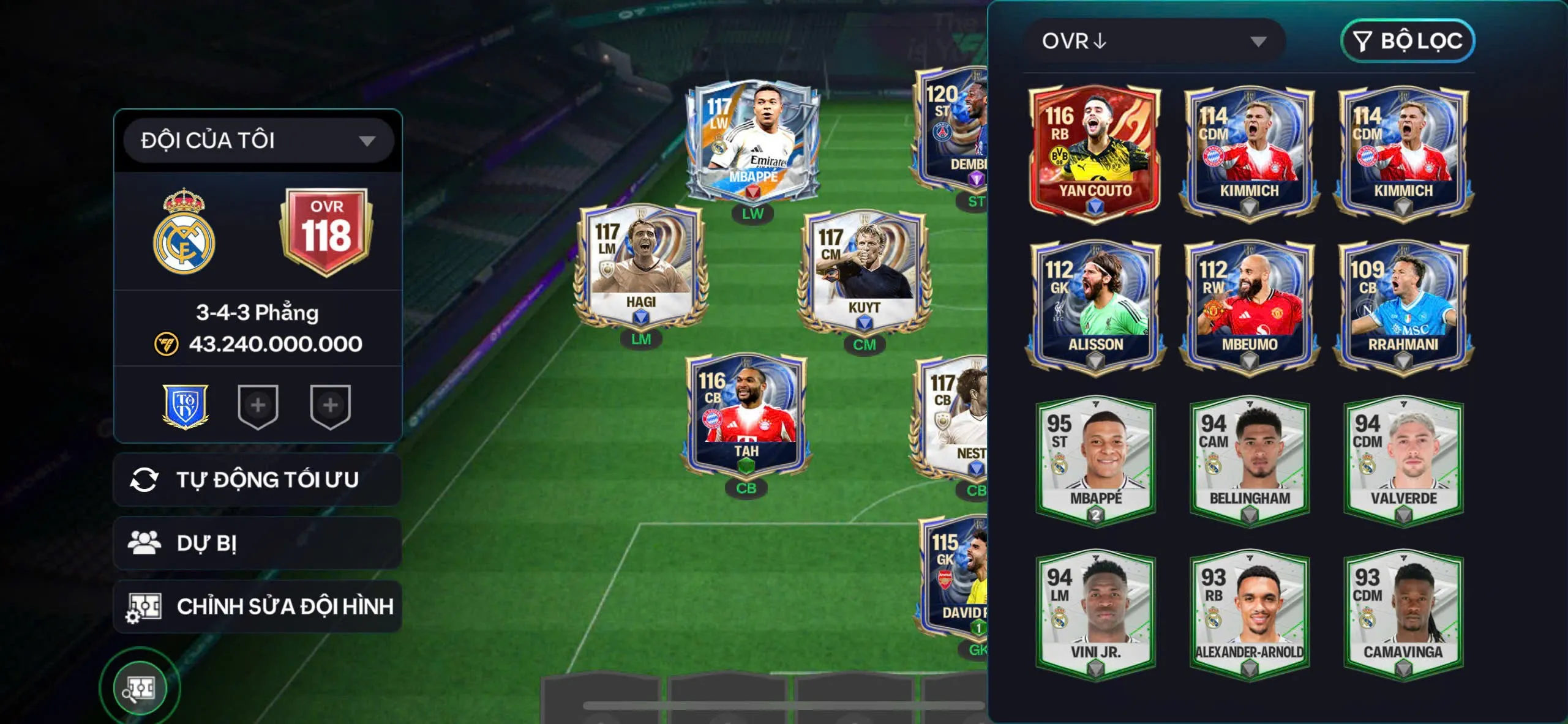
Task: Choose Yan Couto 116 RB card
Action: [1095, 151]
